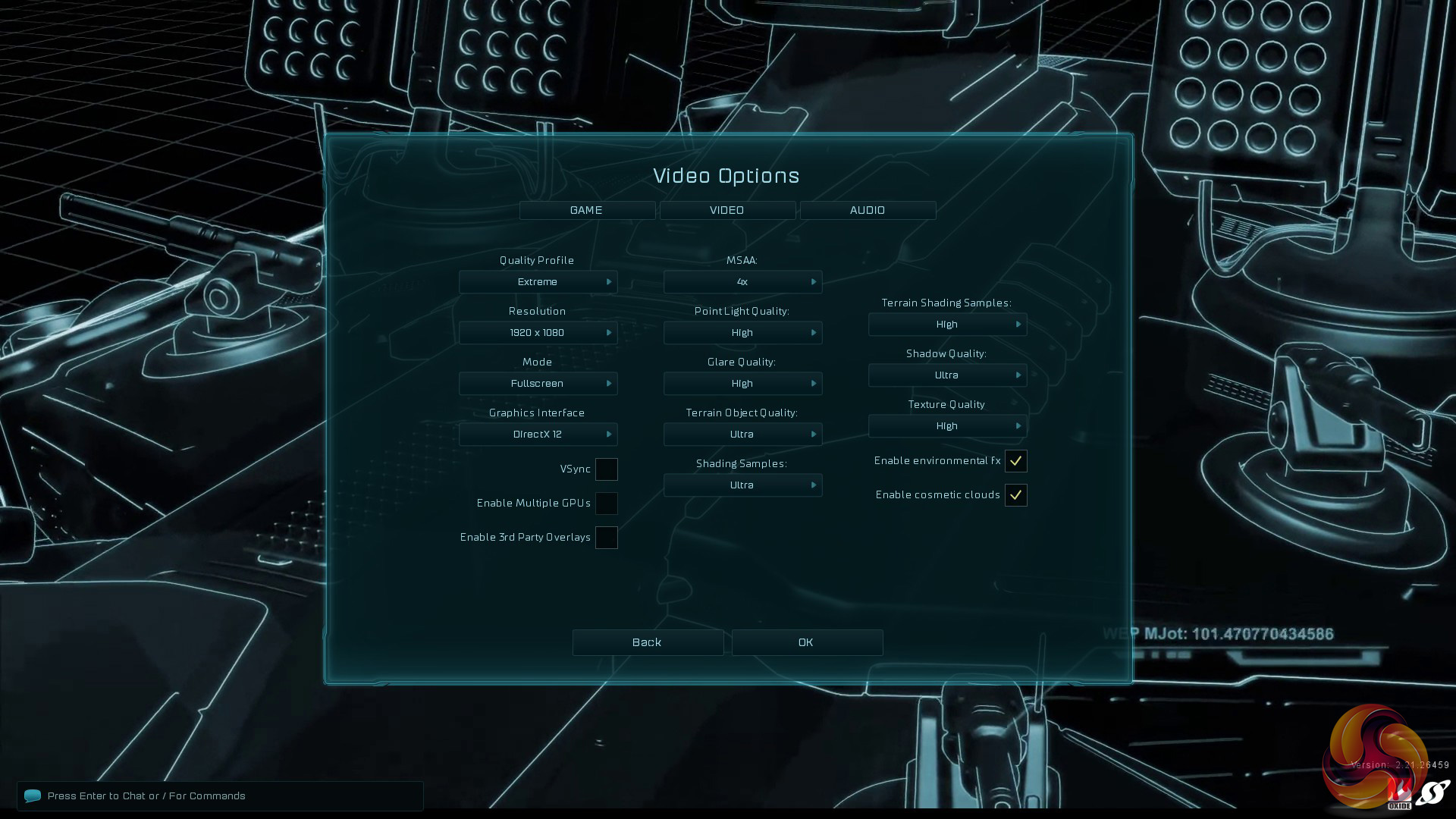Open the Terrain Object Quality dropdown
This screenshot has height=819, width=1456.
click(x=742, y=435)
